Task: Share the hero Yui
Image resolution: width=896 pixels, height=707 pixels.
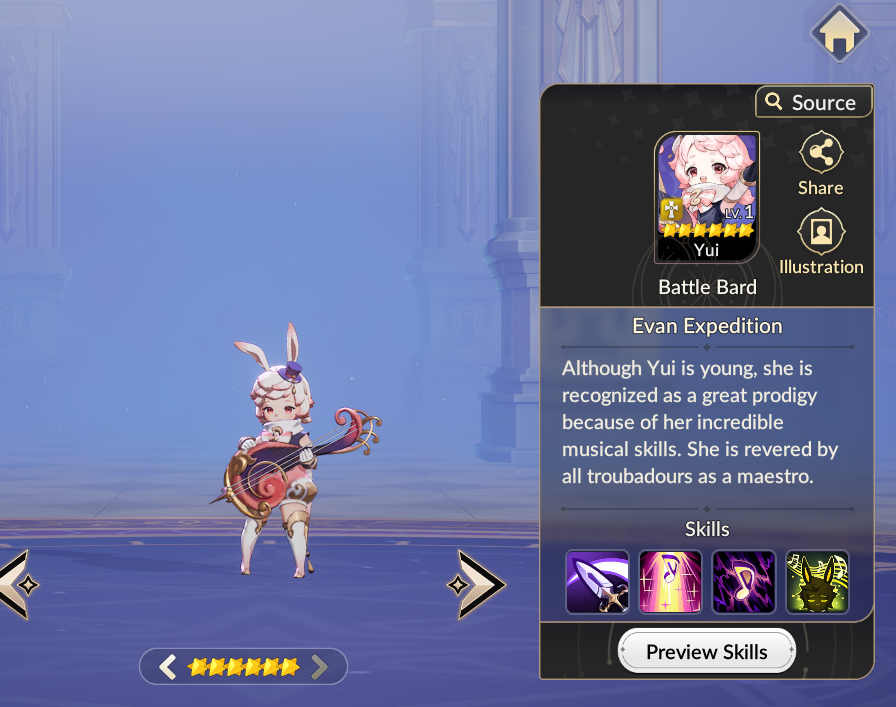Action: pyautogui.click(x=820, y=165)
